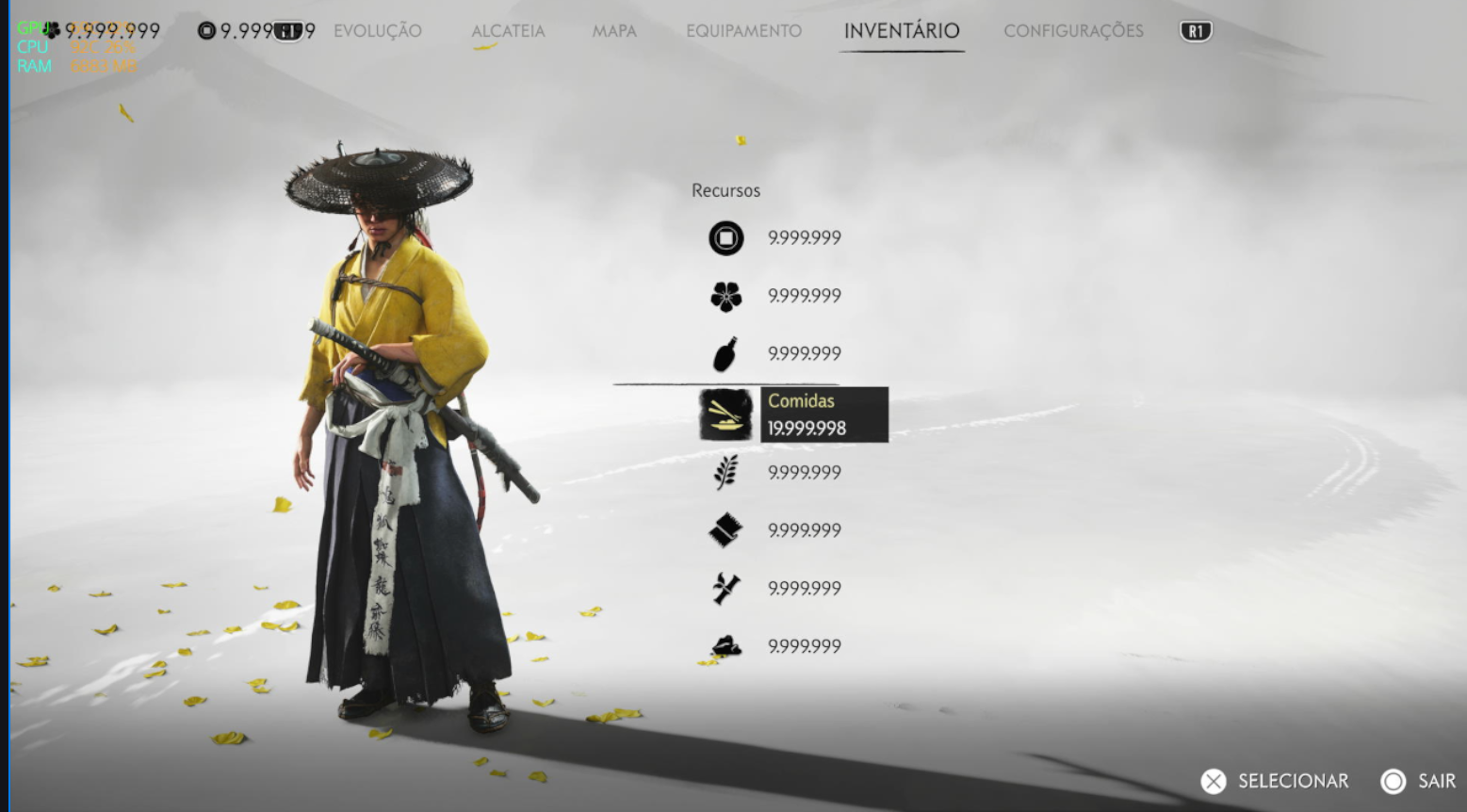Show the Equipamento tab
The image size is (1467, 812).
(x=743, y=31)
